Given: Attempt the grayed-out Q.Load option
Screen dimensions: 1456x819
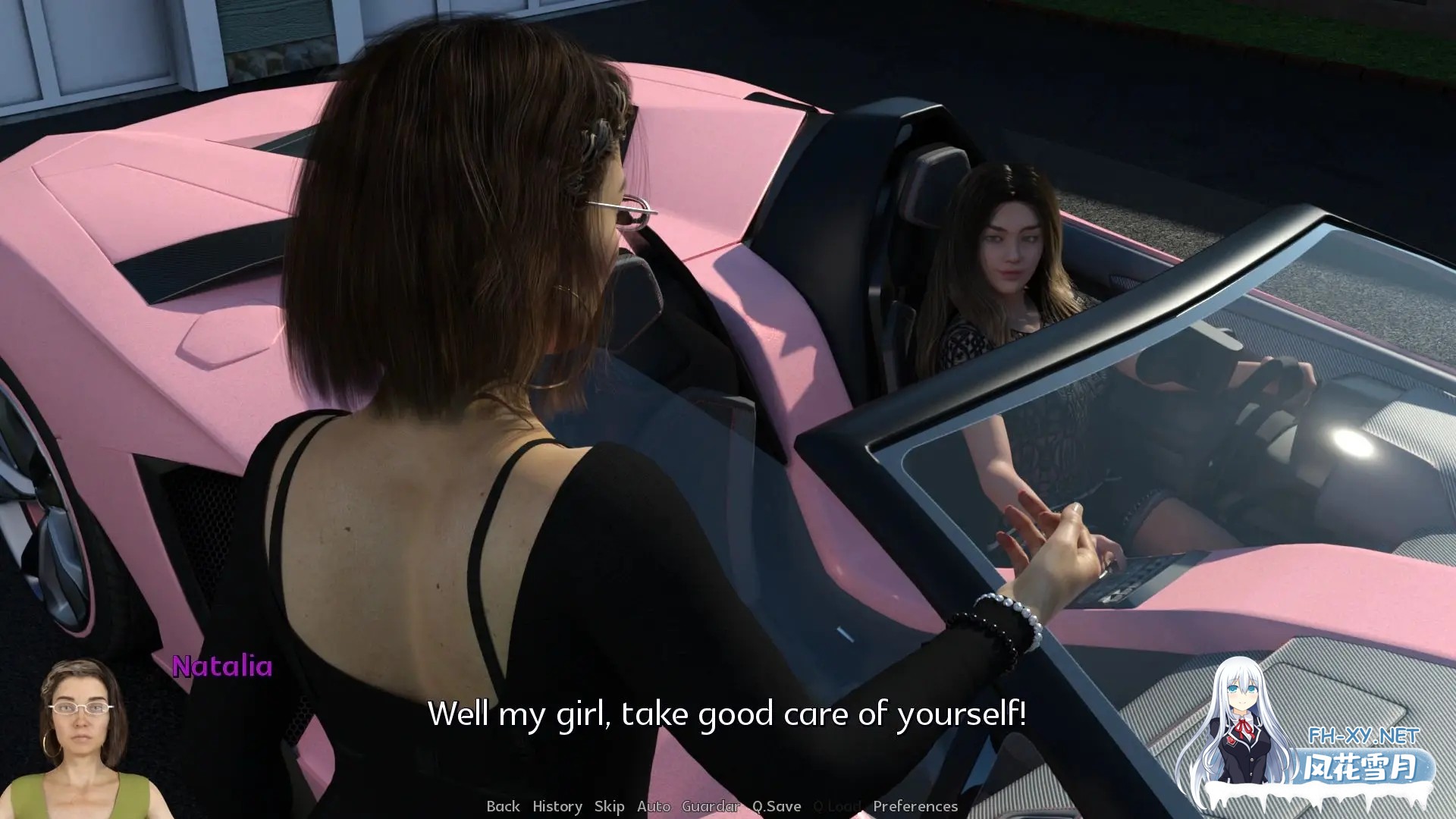Looking at the screenshot, I should [x=837, y=806].
